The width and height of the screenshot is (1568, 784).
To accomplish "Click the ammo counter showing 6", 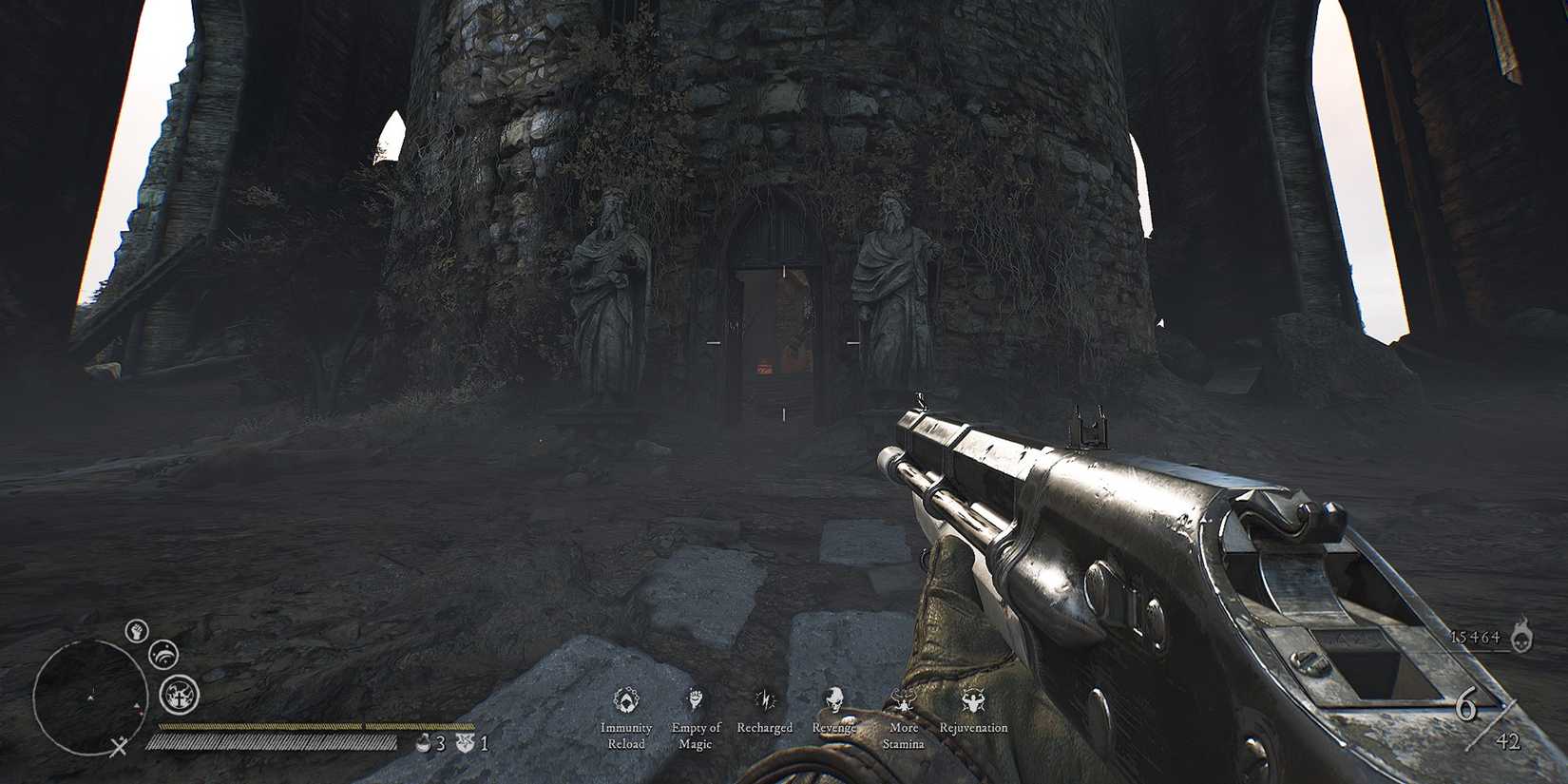I will pos(1467,703).
